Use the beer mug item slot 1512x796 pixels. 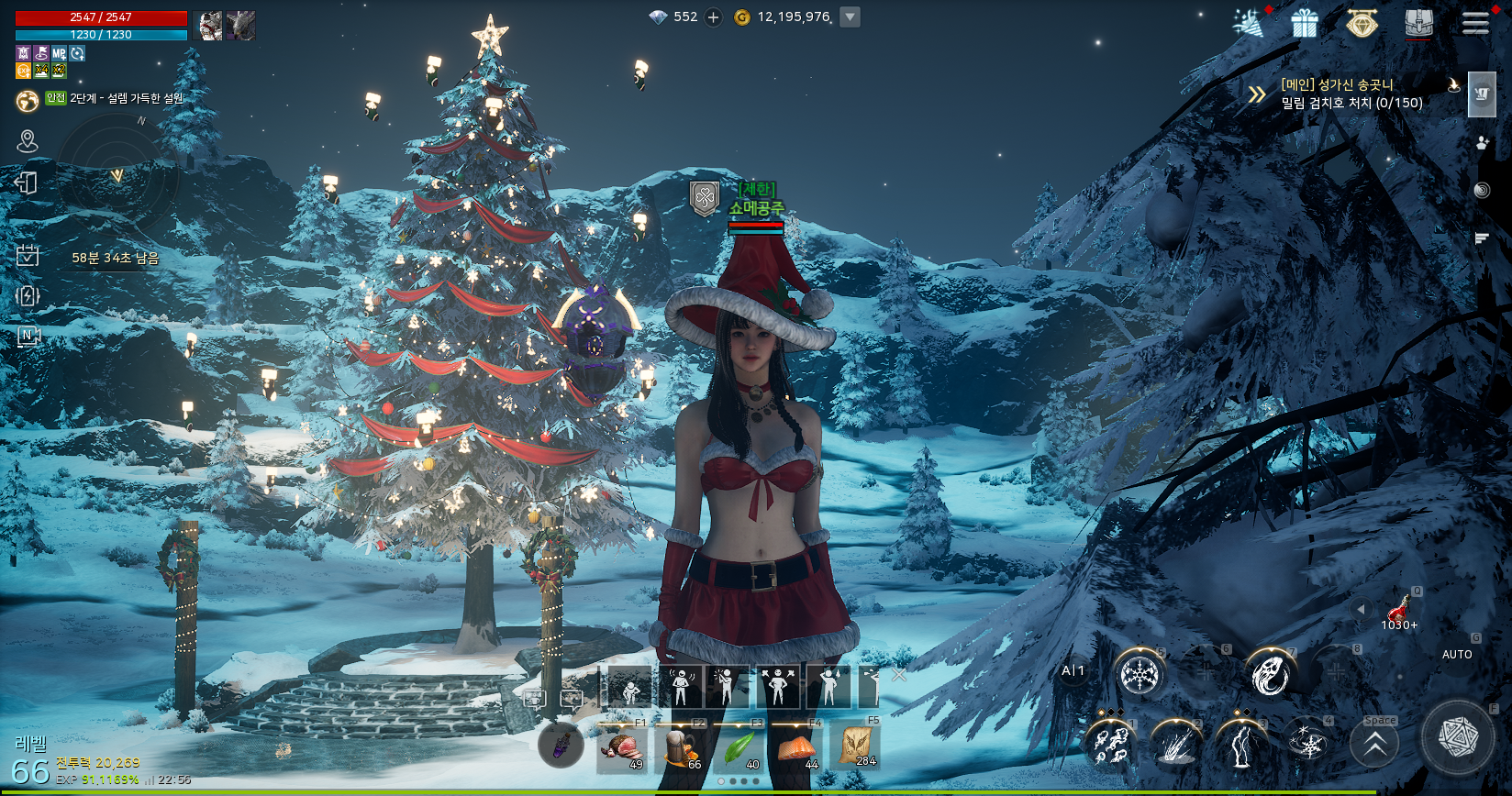coord(680,747)
